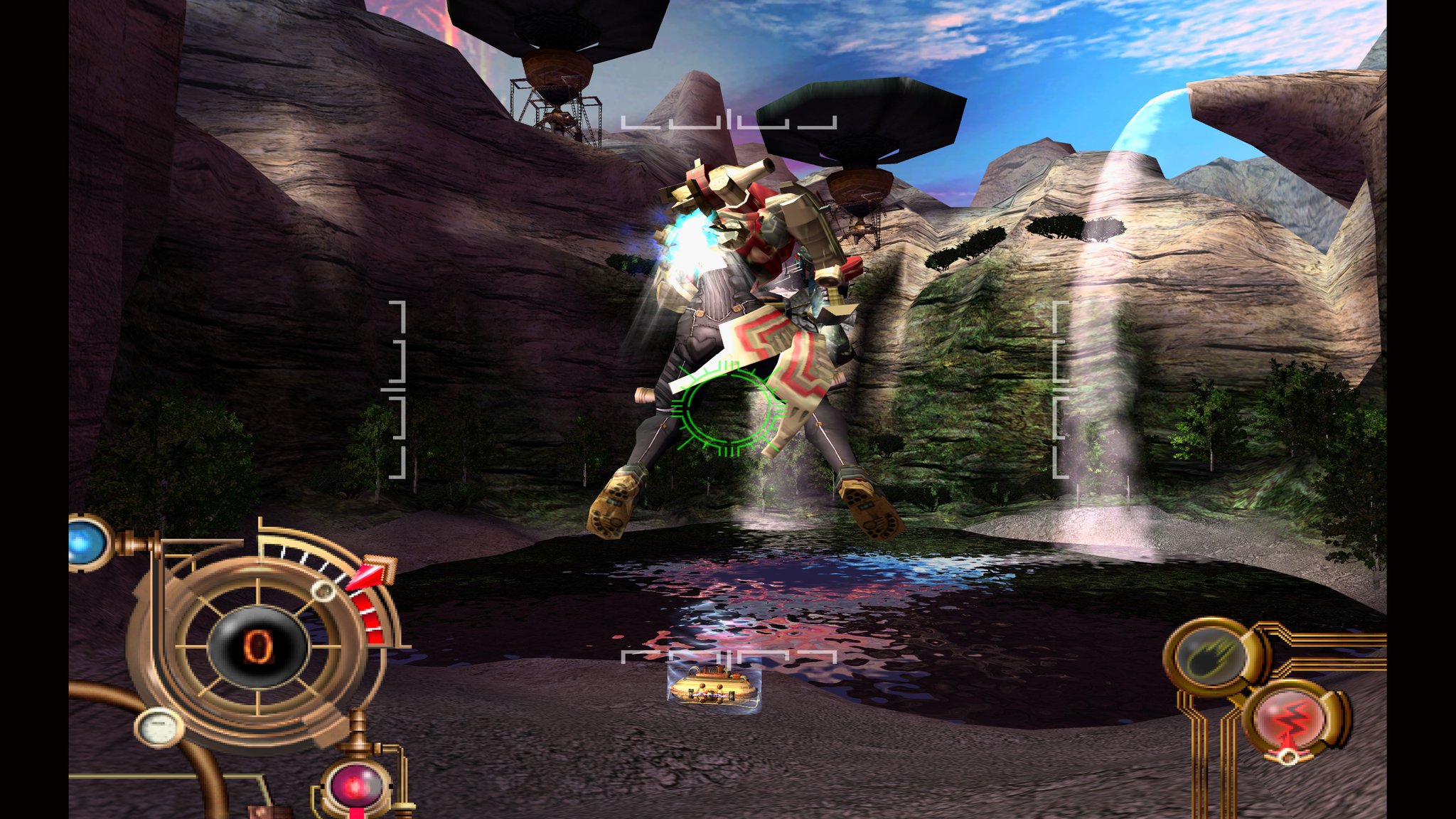This screenshot has width=1456, height=819.
Task: Click the magenta orb below the radar
Action: [x=358, y=786]
